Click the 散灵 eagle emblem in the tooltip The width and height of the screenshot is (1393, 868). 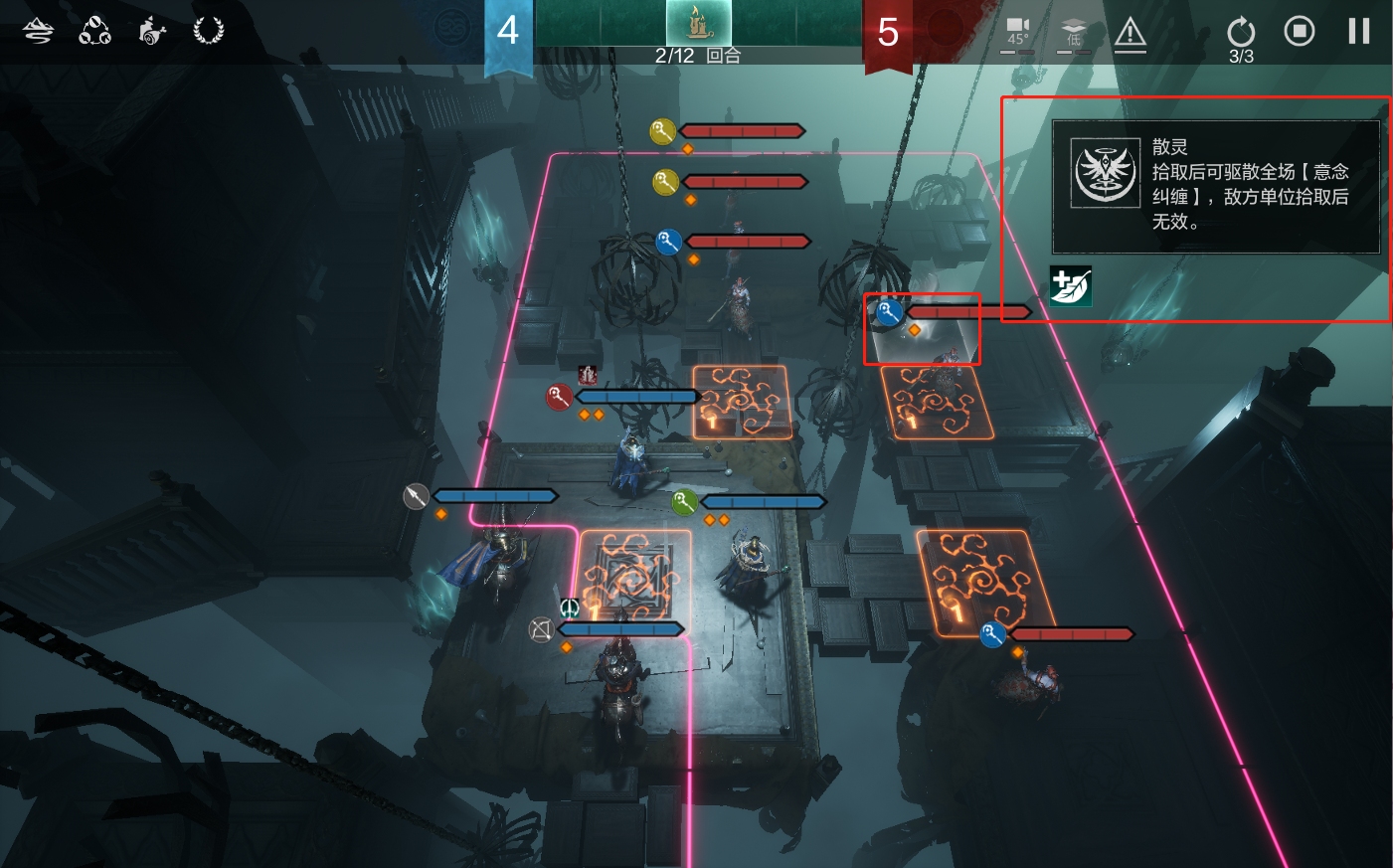pyautogui.click(x=1105, y=172)
